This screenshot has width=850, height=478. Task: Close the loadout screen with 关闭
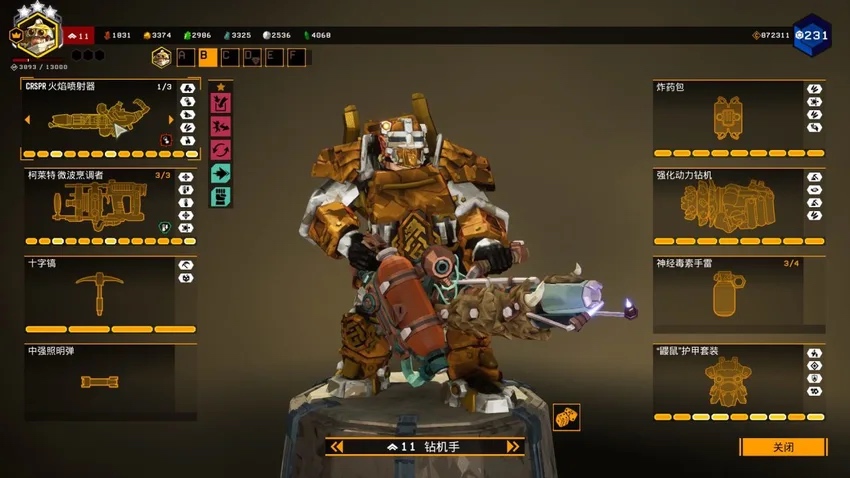point(783,447)
